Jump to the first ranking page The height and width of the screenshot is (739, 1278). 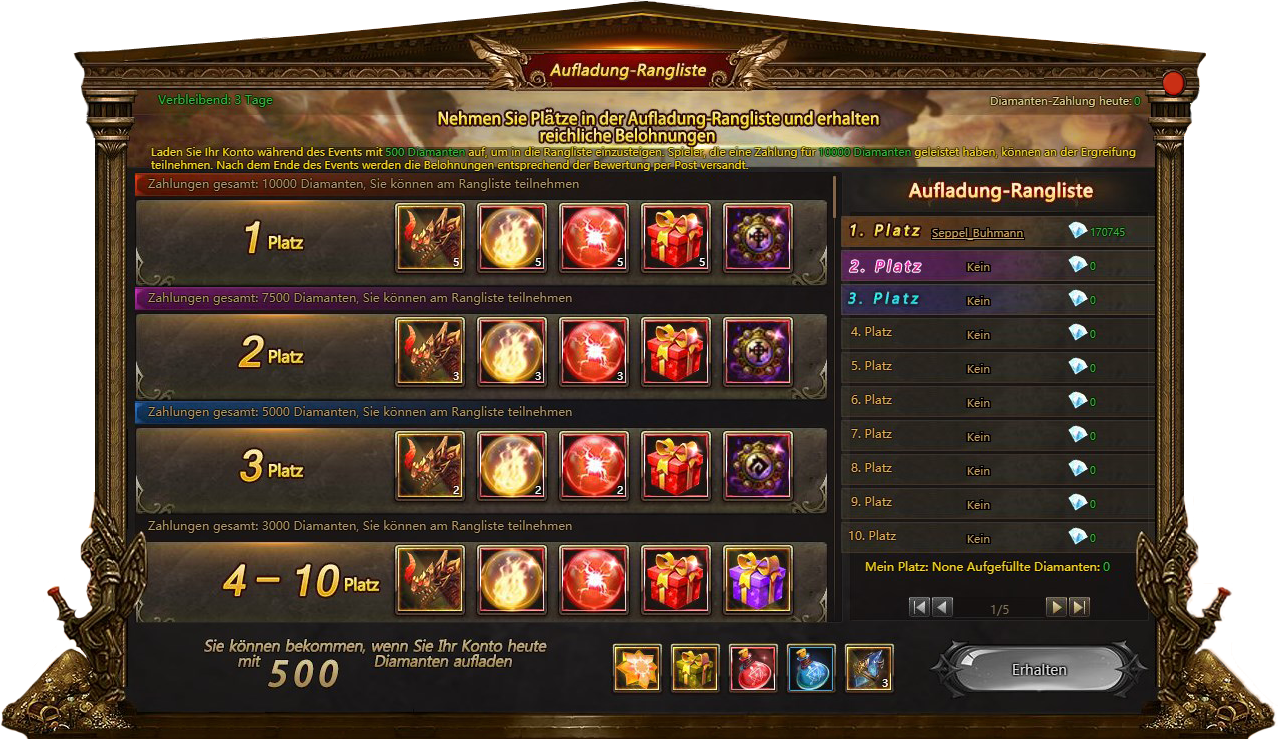click(919, 607)
